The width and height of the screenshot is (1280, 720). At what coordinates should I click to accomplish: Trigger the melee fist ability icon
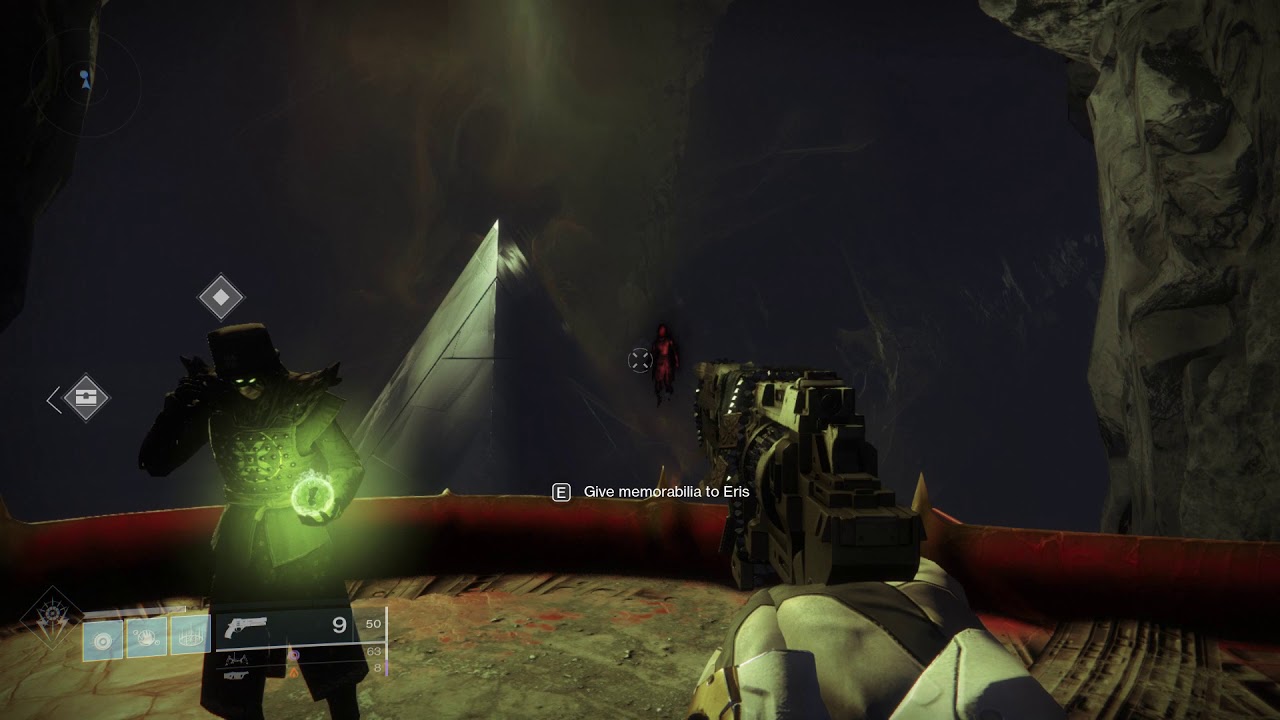point(146,636)
